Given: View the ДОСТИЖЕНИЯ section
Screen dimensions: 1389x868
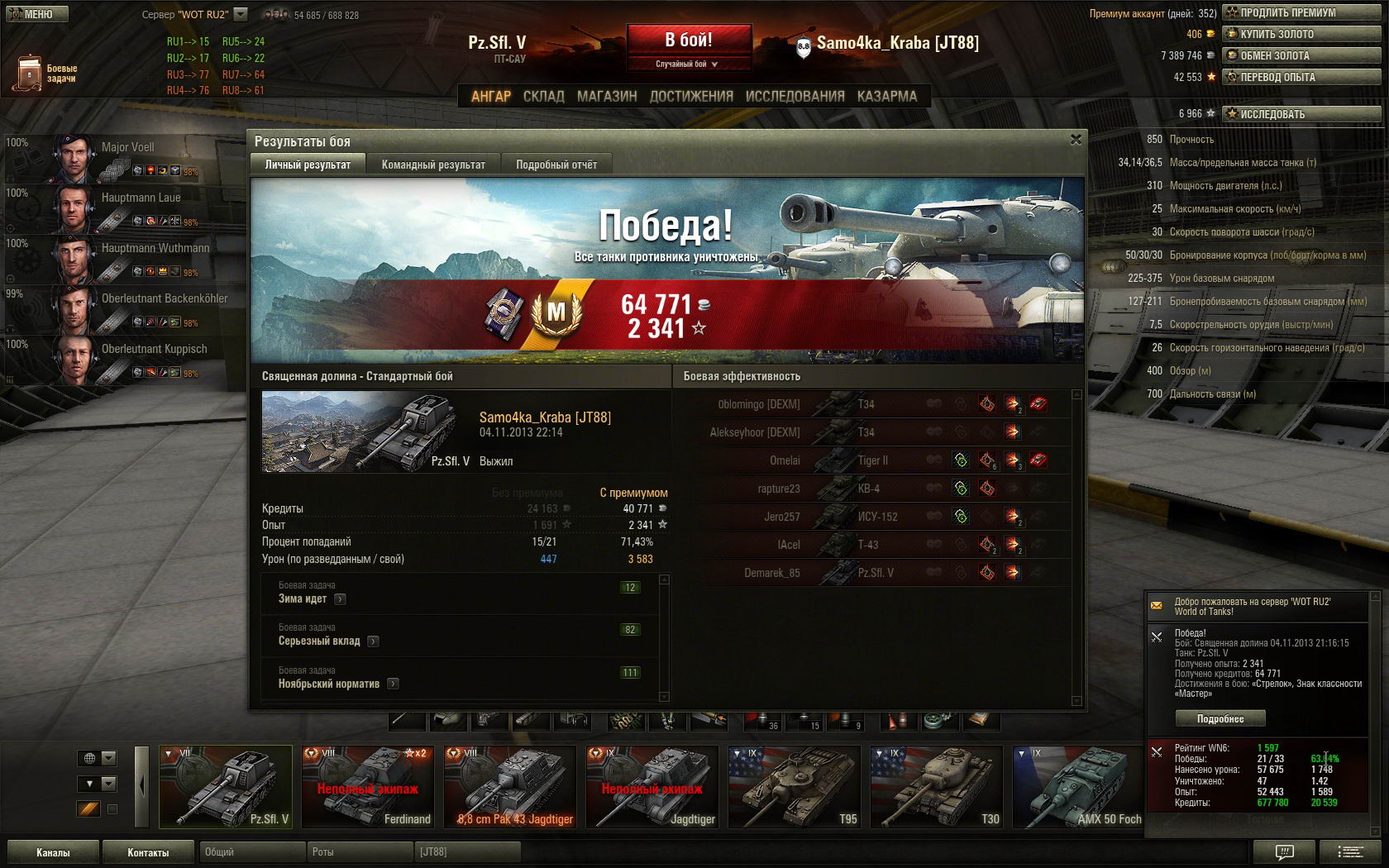Looking at the screenshot, I should pyautogui.click(x=691, y=97).
